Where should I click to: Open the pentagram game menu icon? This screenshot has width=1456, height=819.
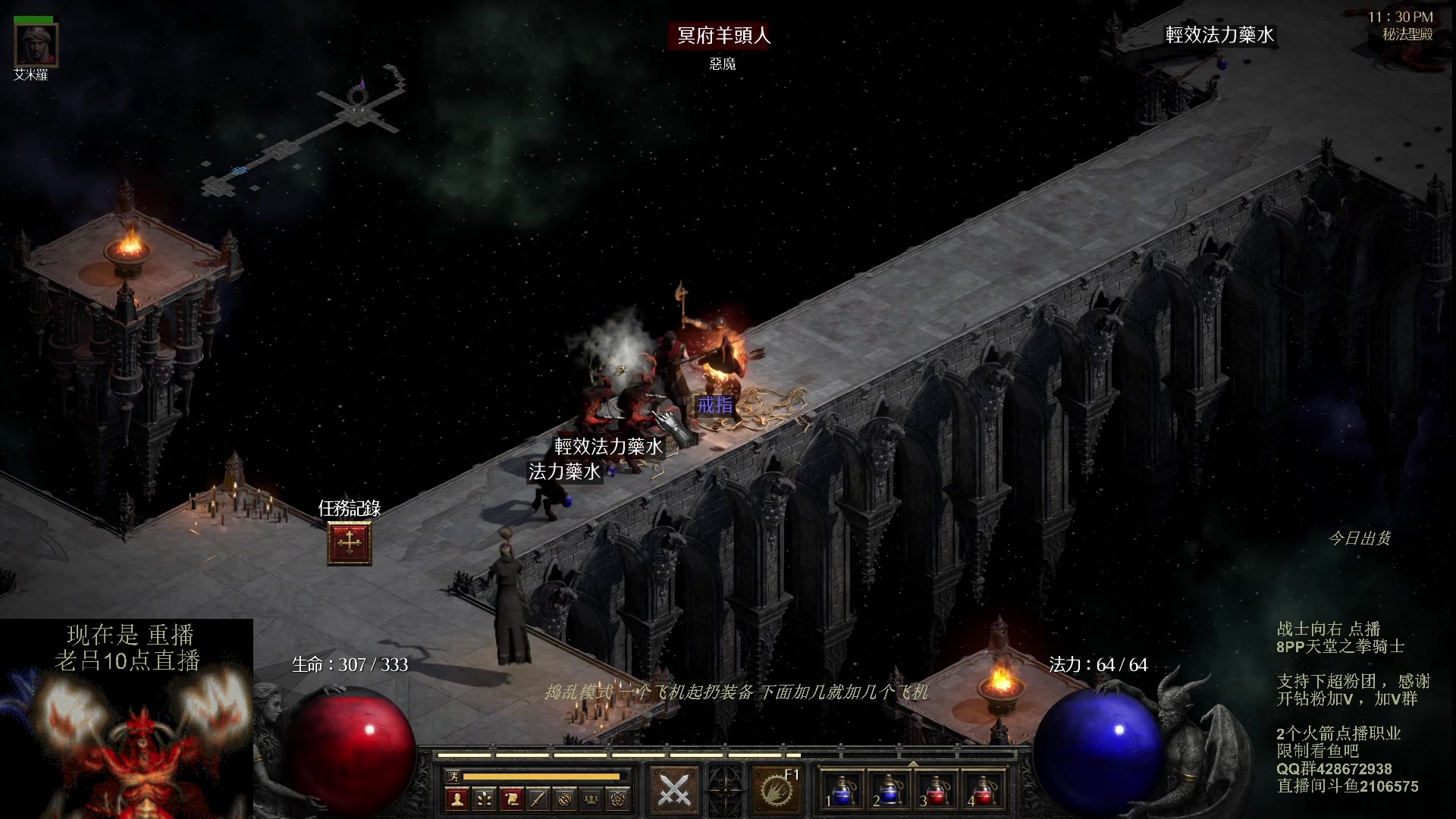619,799
